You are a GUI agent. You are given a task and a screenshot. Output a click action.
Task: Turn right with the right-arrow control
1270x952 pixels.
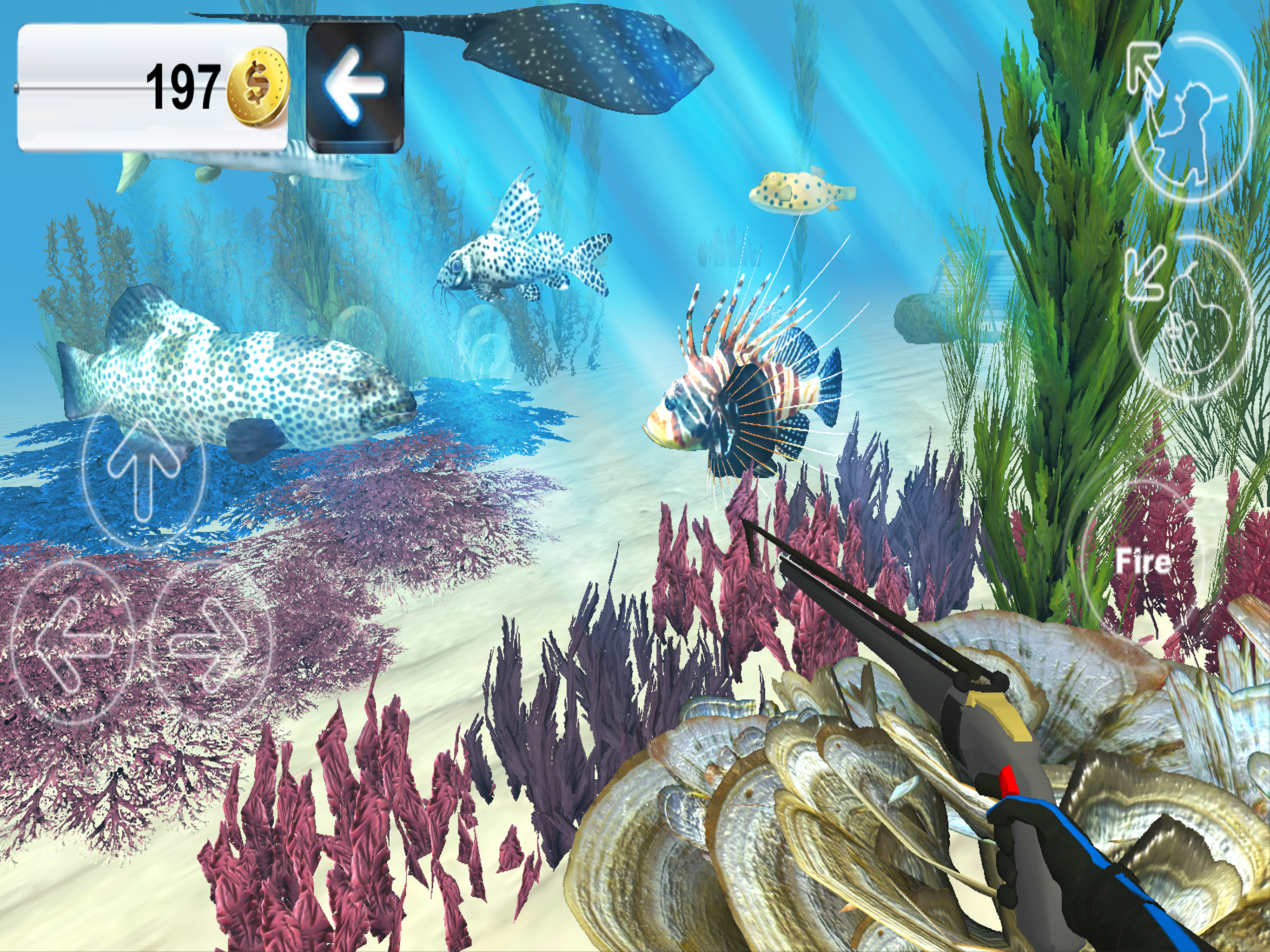point(210,641)
